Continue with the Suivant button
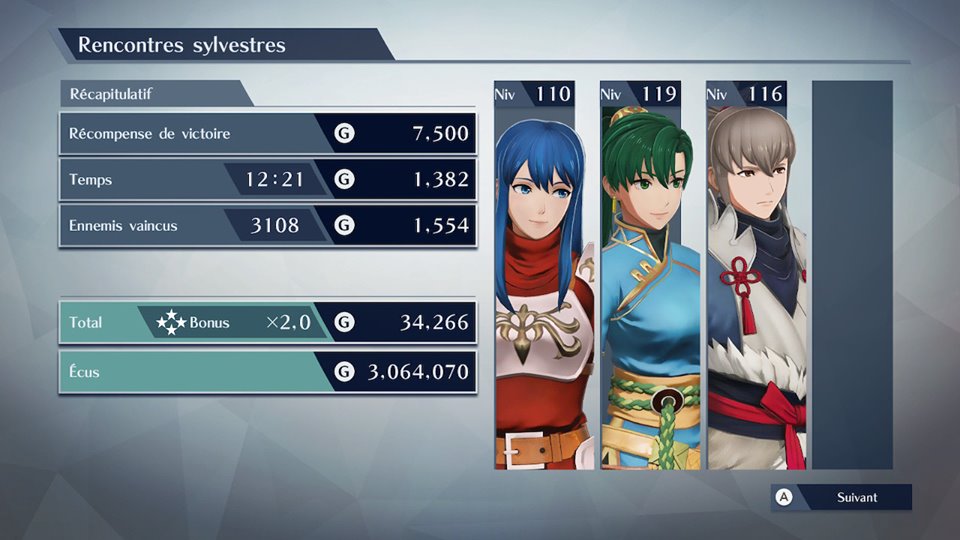 click(x=841, y=497)
